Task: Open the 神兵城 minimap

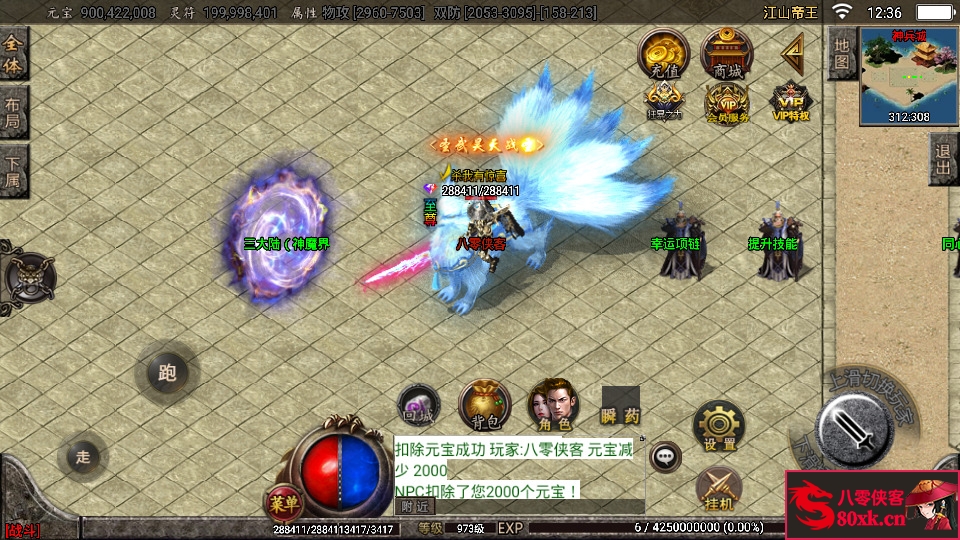Action: pos(908,75)
